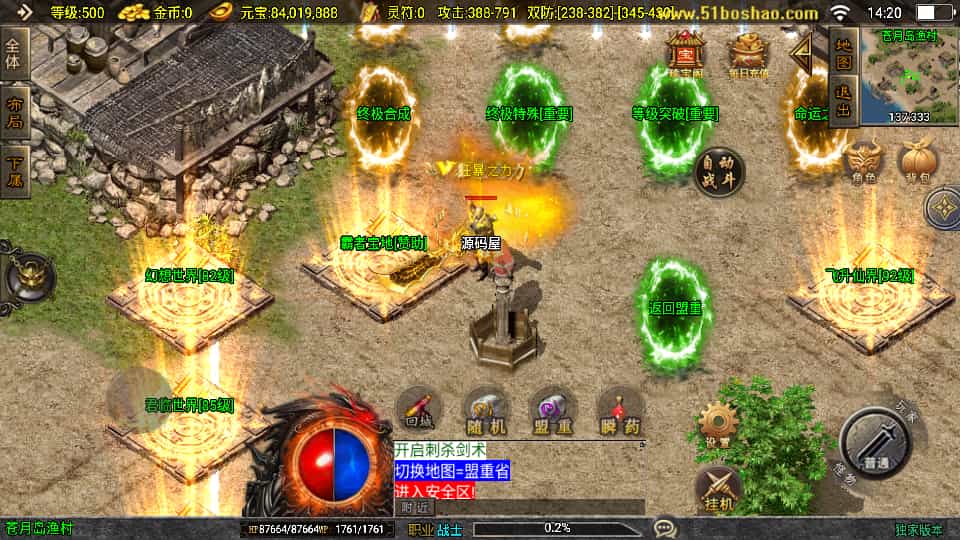Screen dimensions: 960x540
Task: Open the 角色 (Character) sheet icon
Action: [864, 162]
